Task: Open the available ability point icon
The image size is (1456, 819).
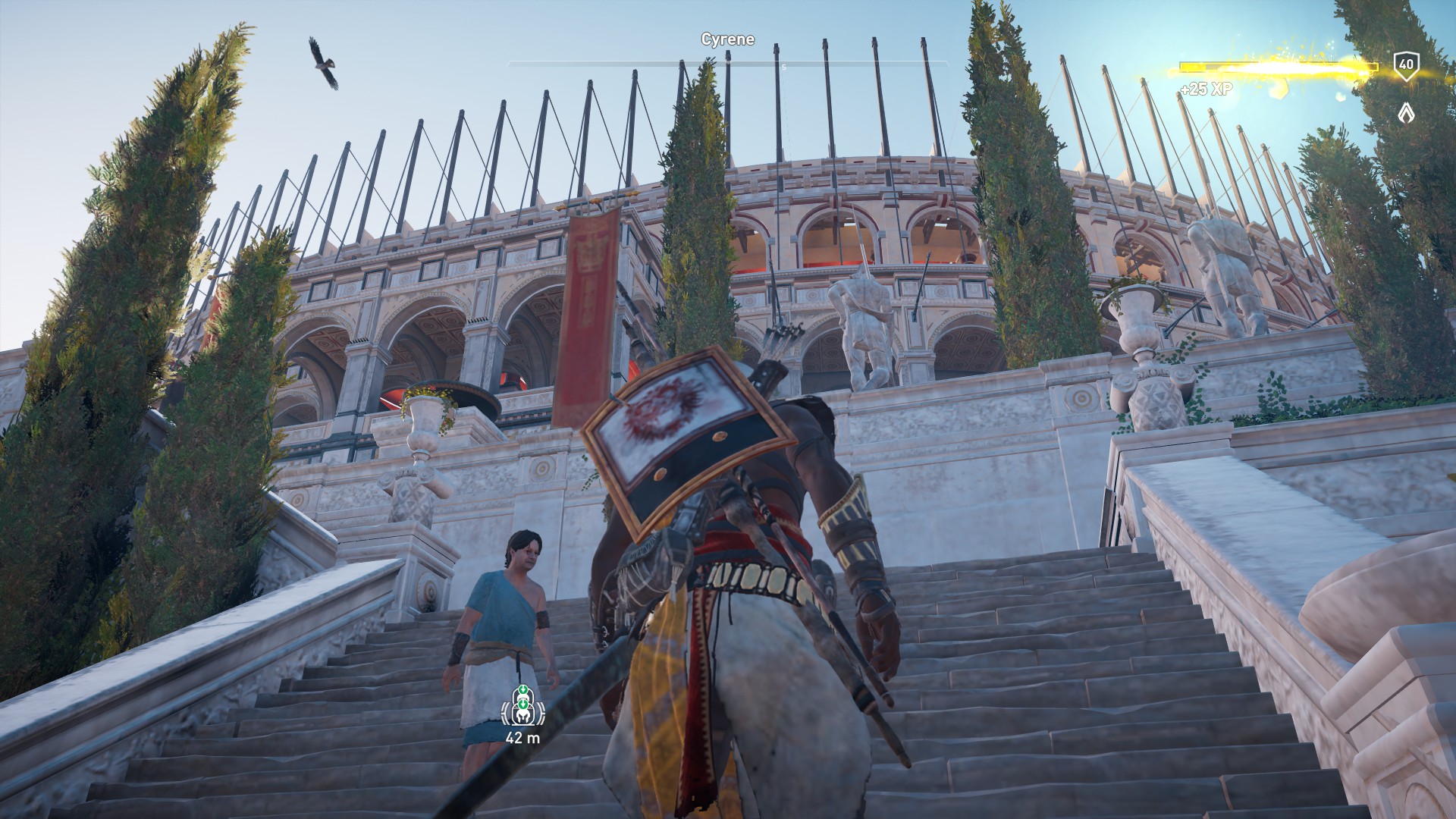Action: pos(1406,114)
